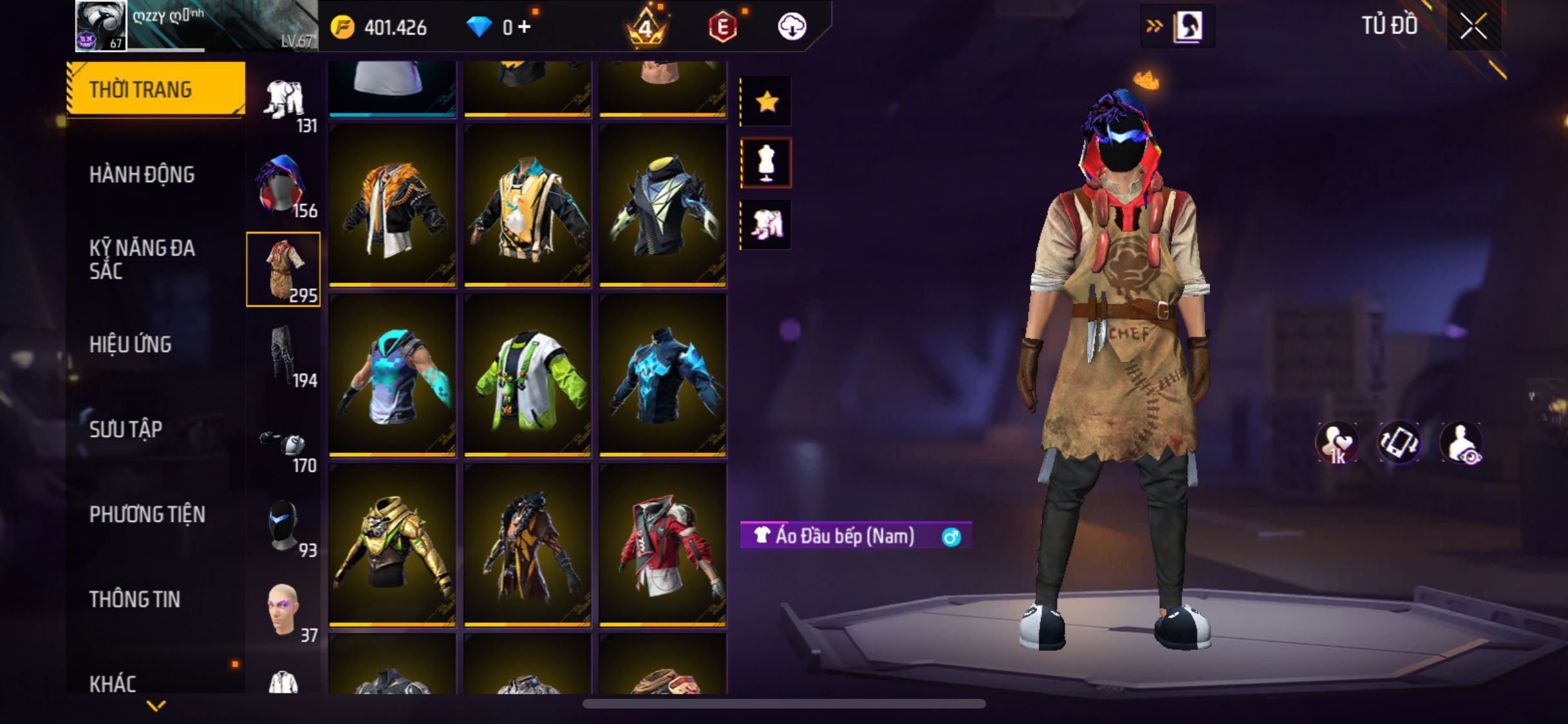Add diamonds with the plus button
1568x724 pixels.
point(525,27)
